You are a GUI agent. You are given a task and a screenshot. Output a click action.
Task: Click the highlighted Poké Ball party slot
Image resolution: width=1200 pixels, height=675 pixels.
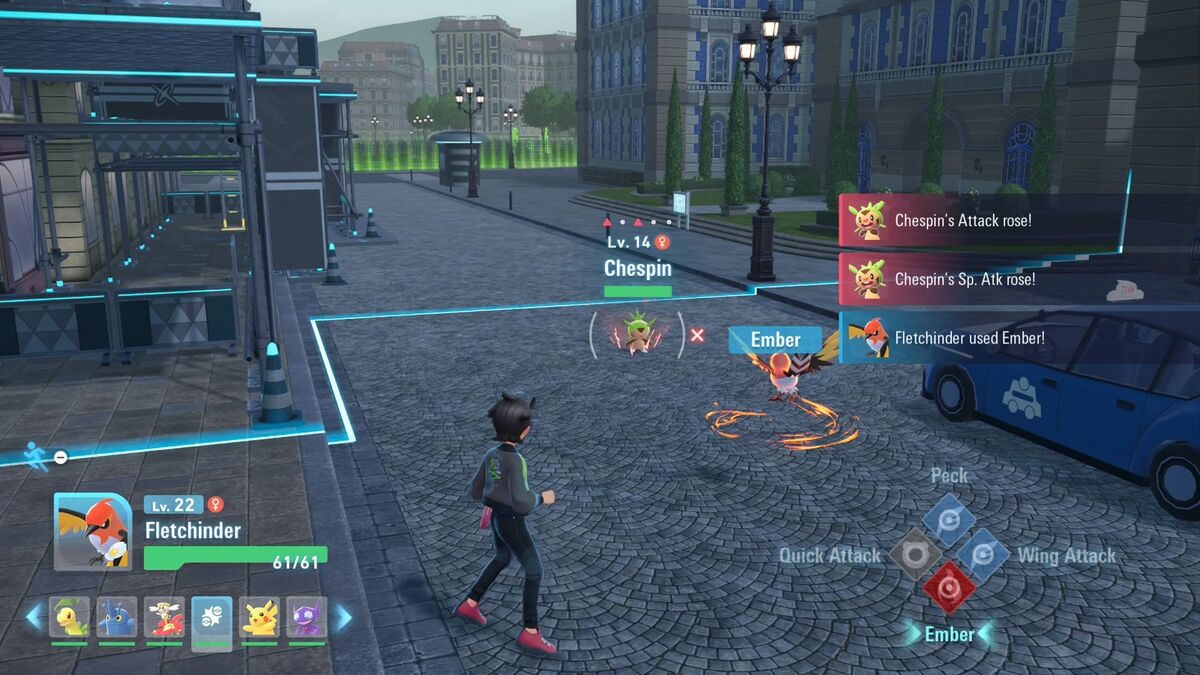click(x=212, y=620)
